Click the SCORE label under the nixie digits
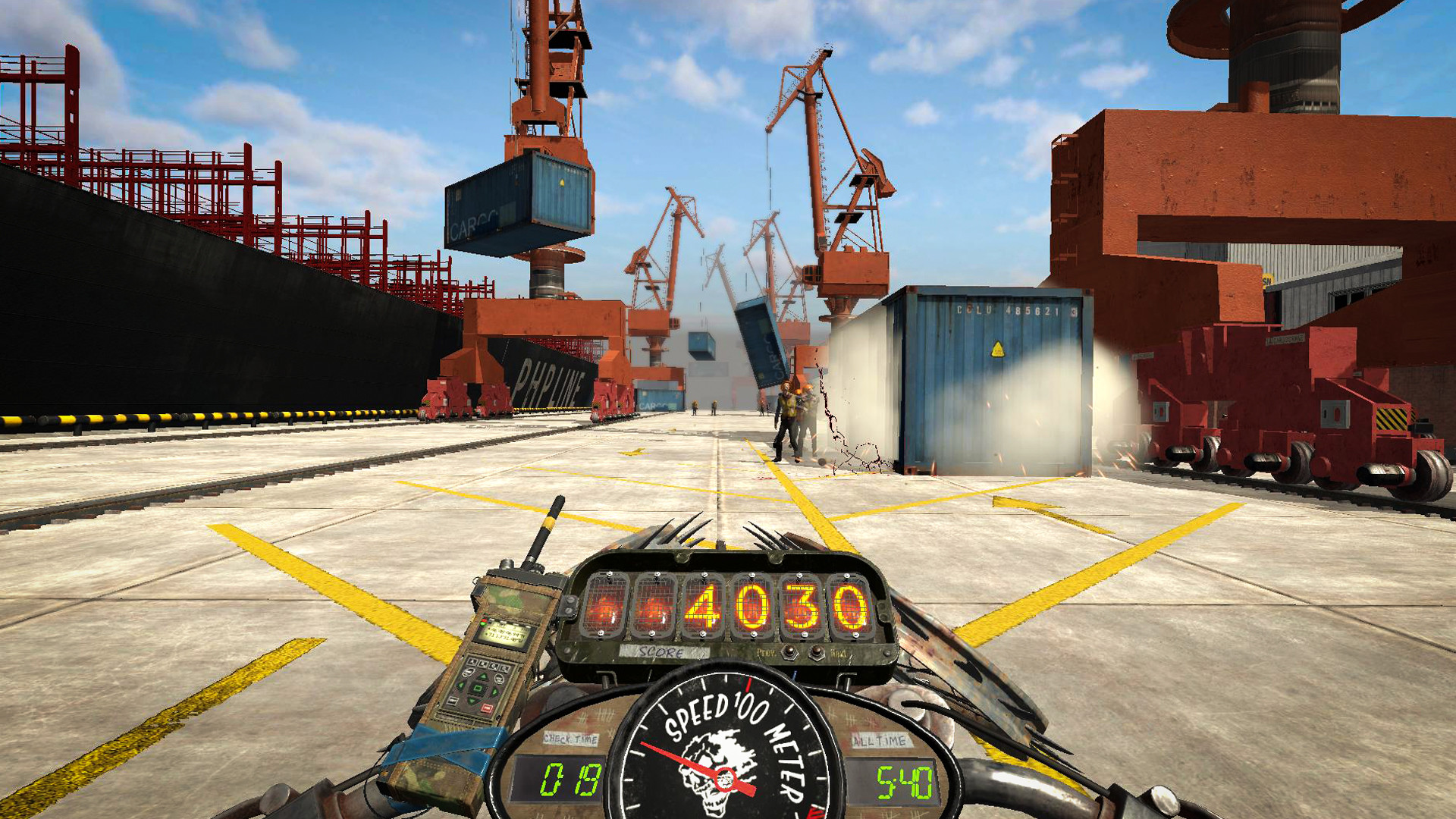This screenshot has width=1456, height=819. click(661, 652)
